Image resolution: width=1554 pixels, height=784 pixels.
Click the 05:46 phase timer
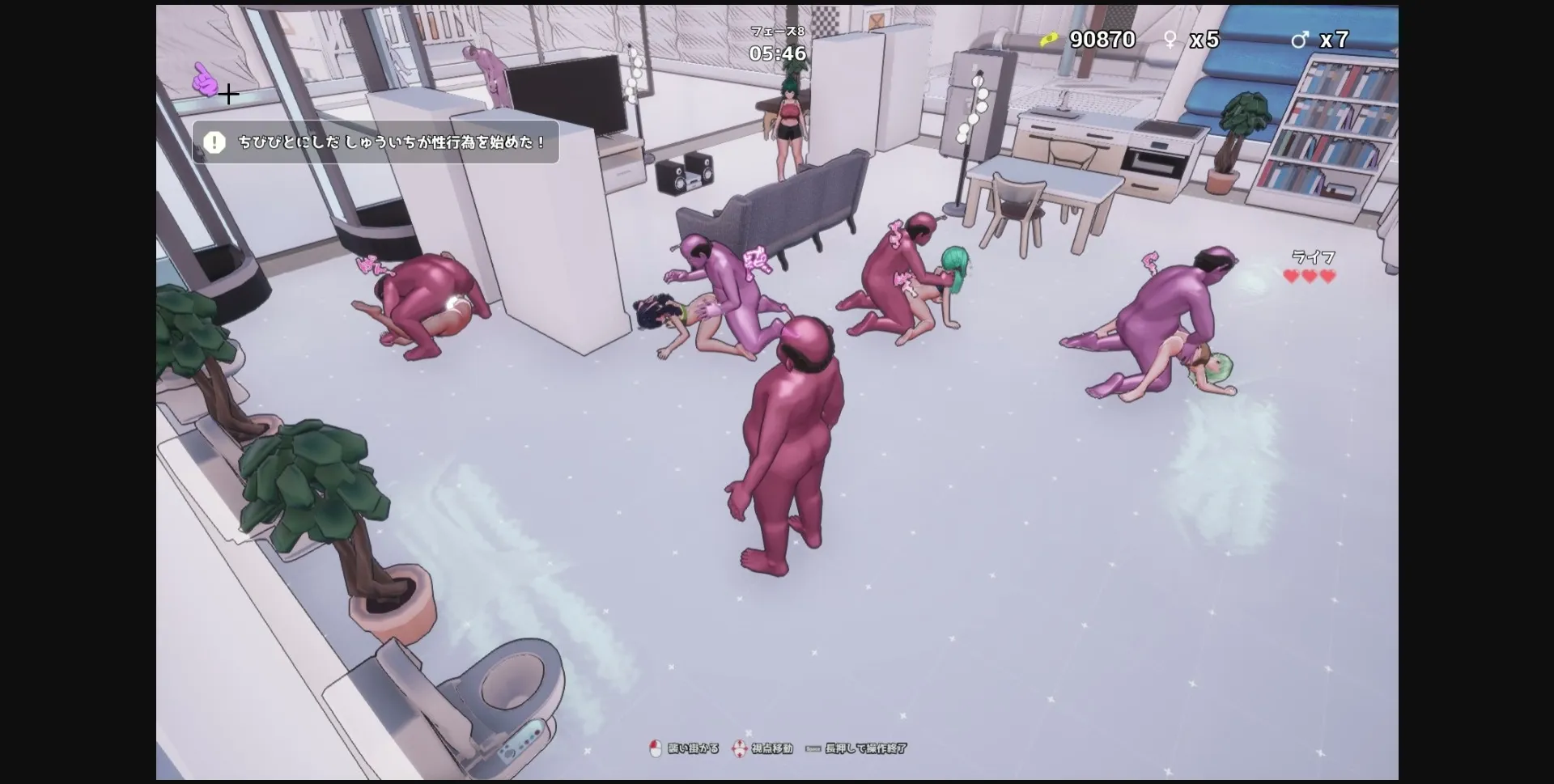[776, 54]
